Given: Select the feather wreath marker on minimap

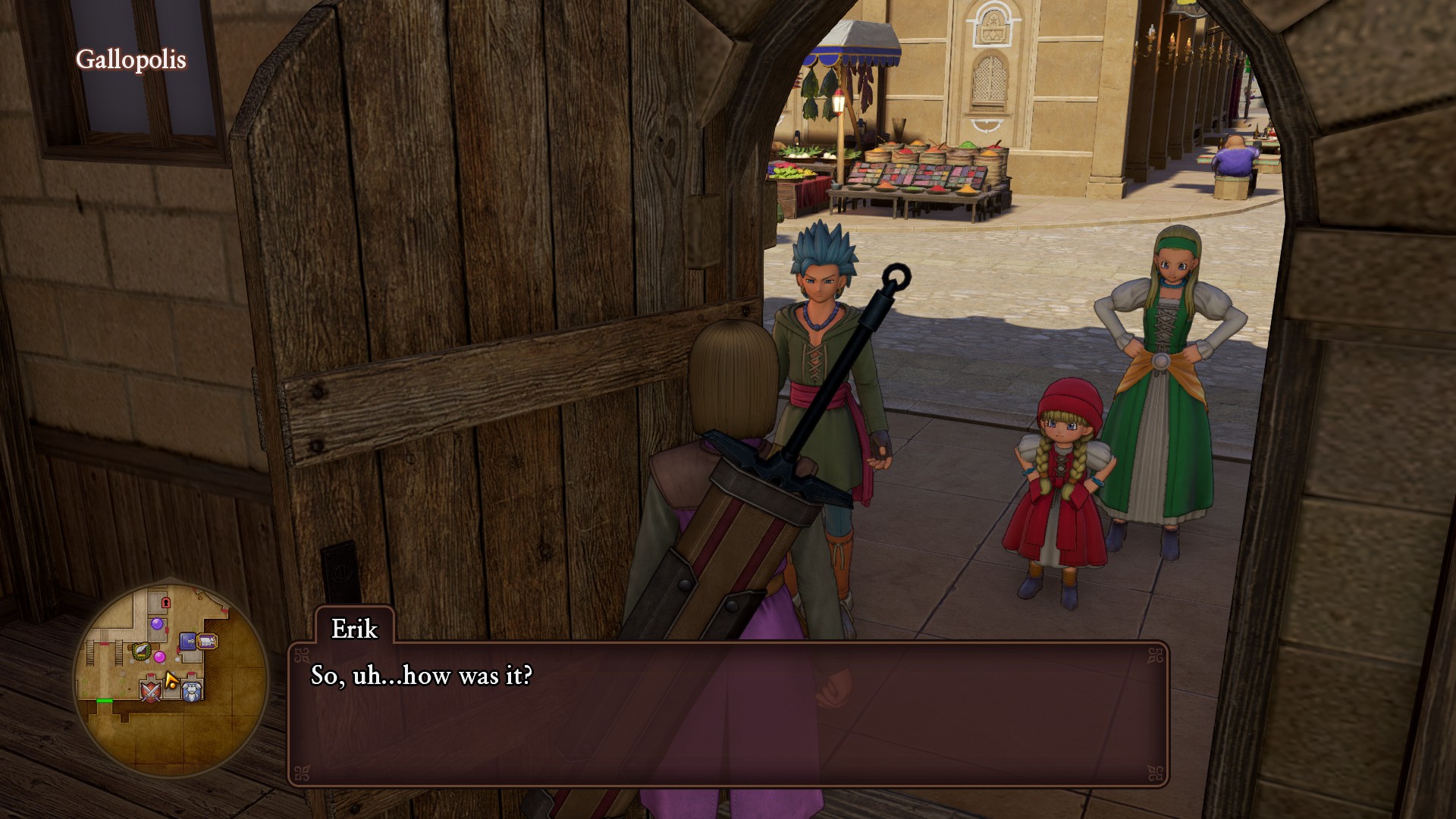Looking at the screenshot, I should pyautogui.click(x=140, y=650).
